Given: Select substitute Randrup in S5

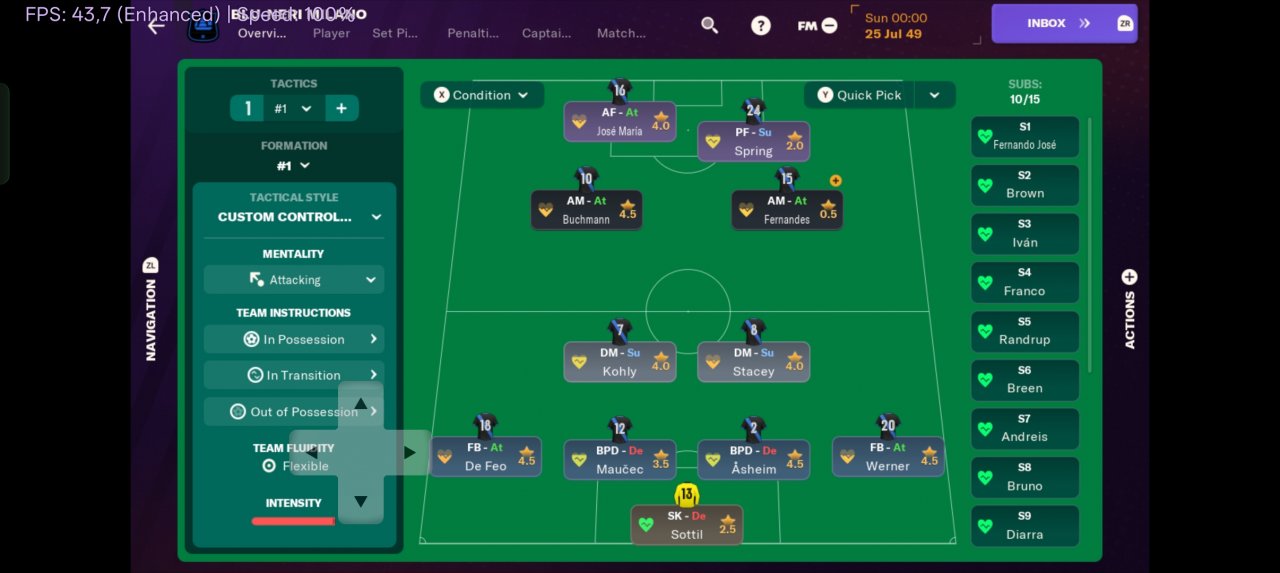Looking at the screenshot, I should (x=1025, y=331).
